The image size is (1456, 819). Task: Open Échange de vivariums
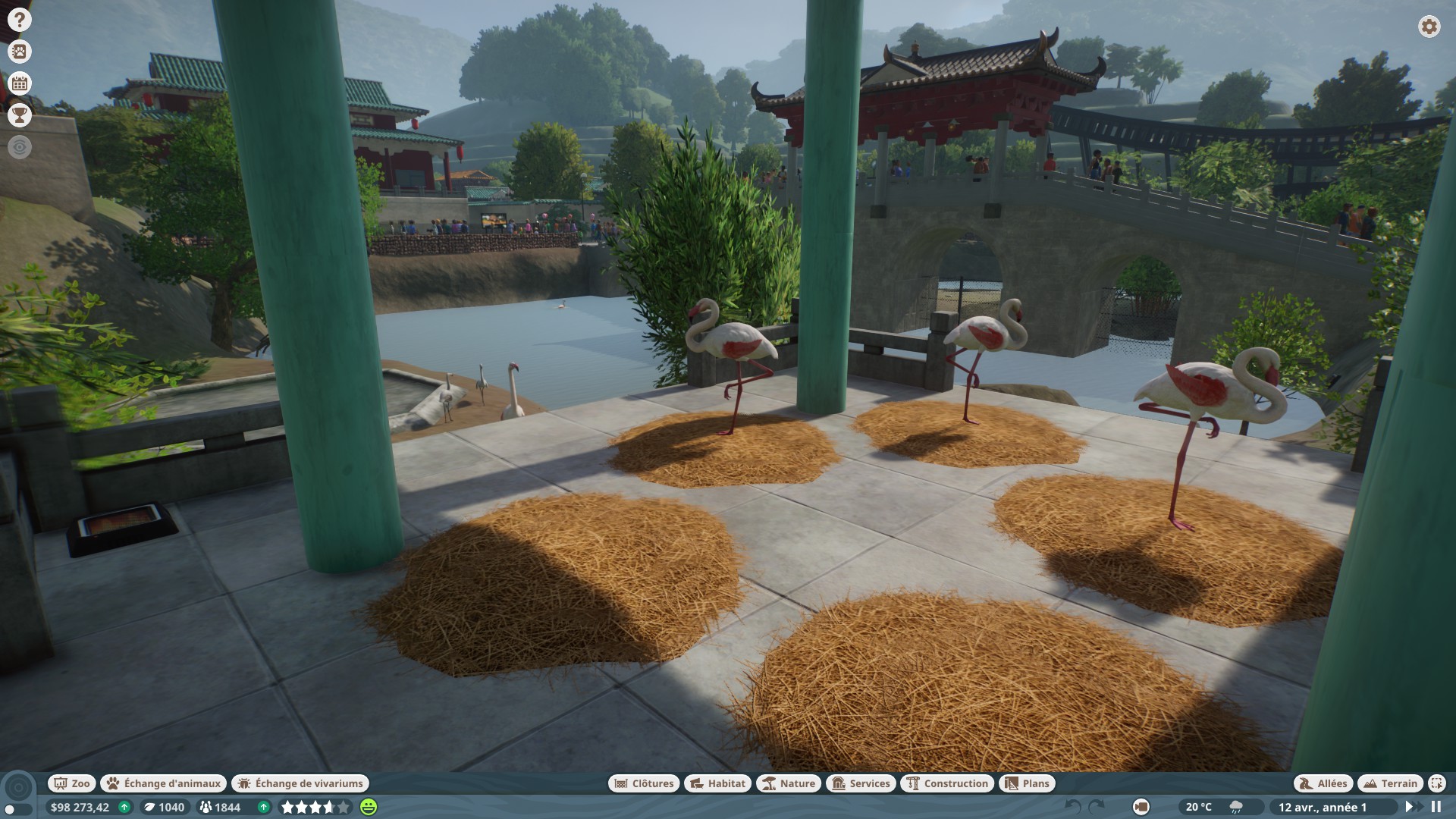click(x=300, y=783)
